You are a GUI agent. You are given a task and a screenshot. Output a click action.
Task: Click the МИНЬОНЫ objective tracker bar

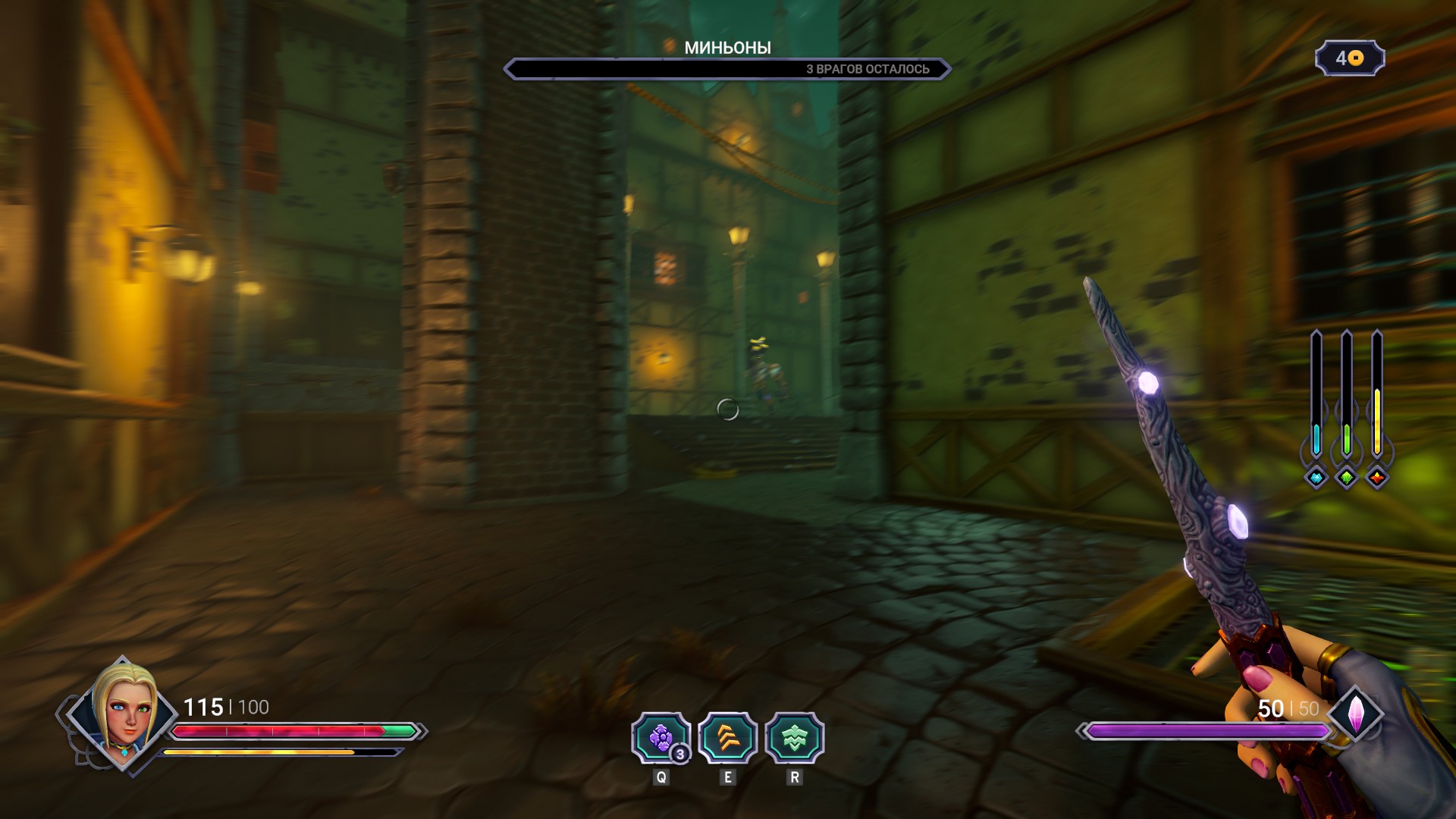click(726, 69)
